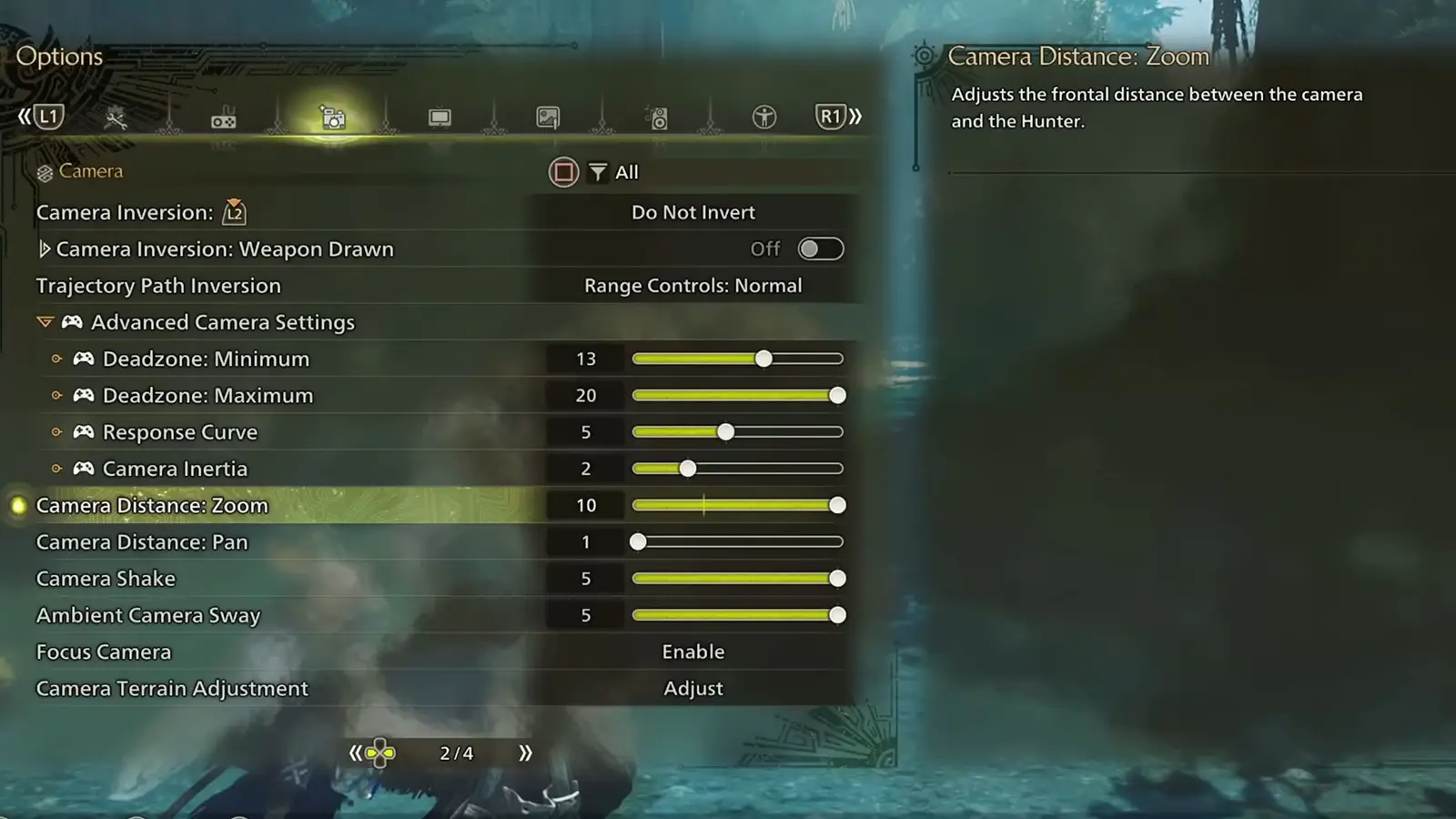Open the Controls settings tab icon
1456x819 pixels.
coord(221,117)
